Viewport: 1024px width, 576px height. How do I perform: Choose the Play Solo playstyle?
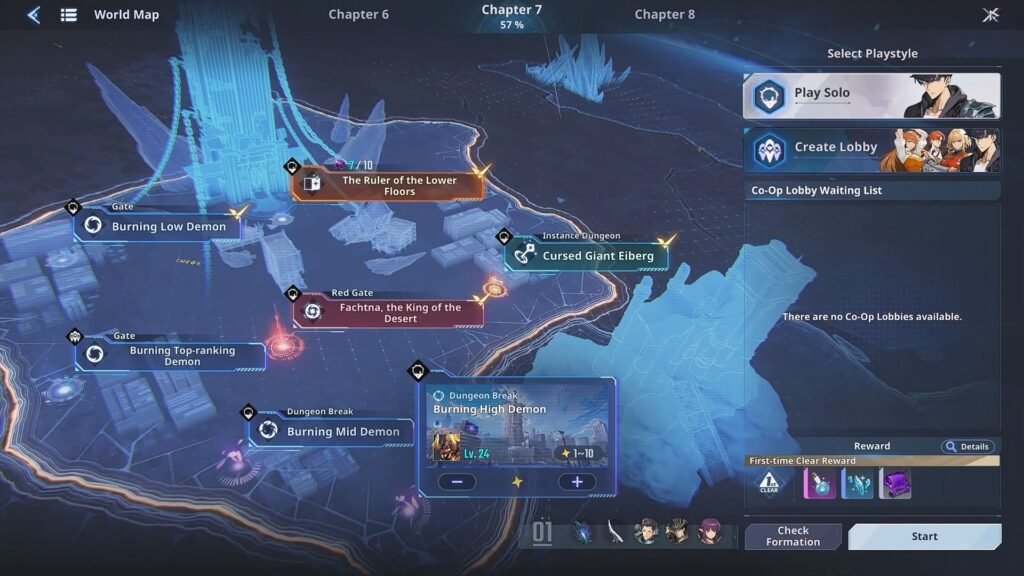pyautogui.click(x=871, y=95)
